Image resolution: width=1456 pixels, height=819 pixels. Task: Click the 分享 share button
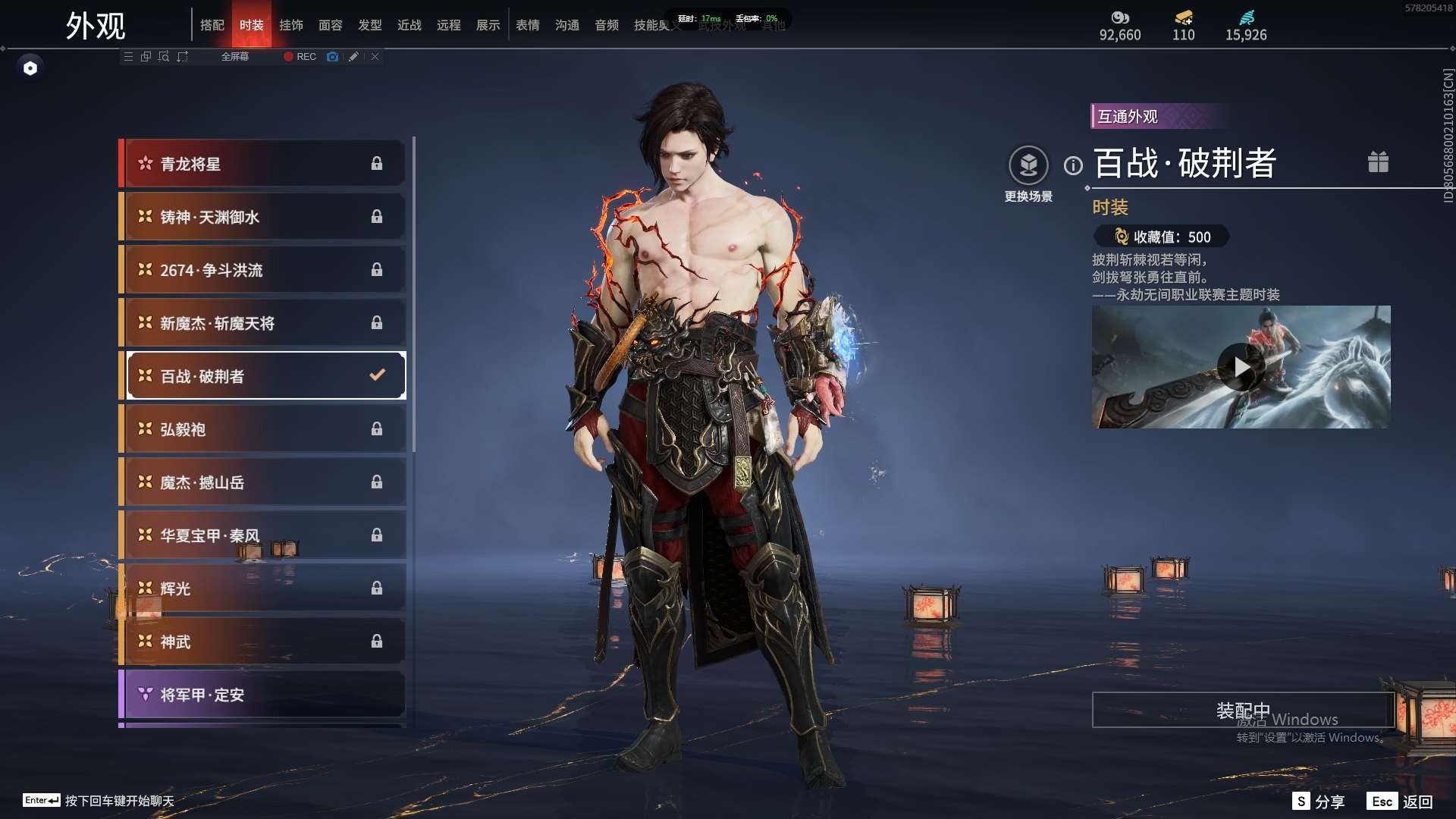[1319, 802]
